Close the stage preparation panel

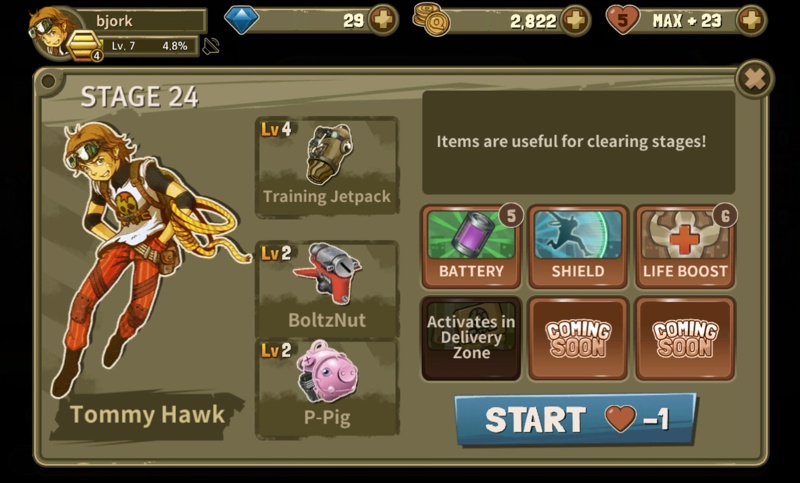(755, 79)
